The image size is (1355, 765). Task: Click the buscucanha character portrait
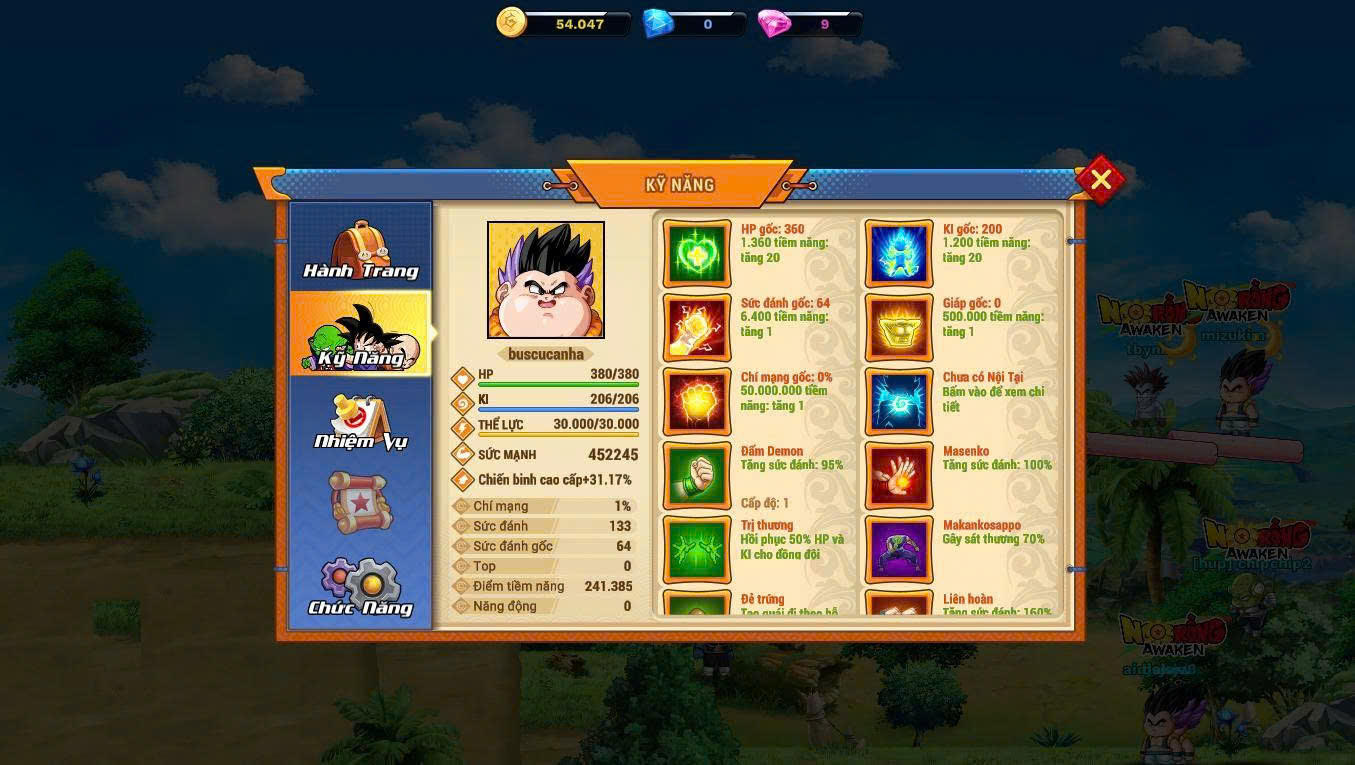click(x=546, y=280)
